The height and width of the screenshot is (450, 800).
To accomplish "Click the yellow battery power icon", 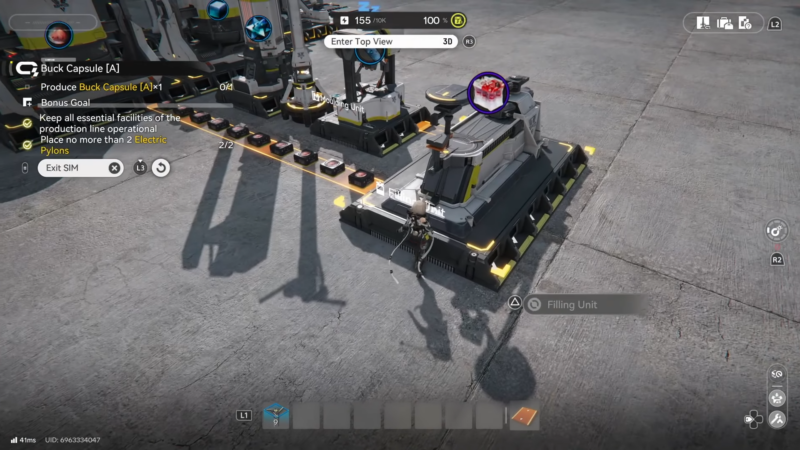I will 457,20.
